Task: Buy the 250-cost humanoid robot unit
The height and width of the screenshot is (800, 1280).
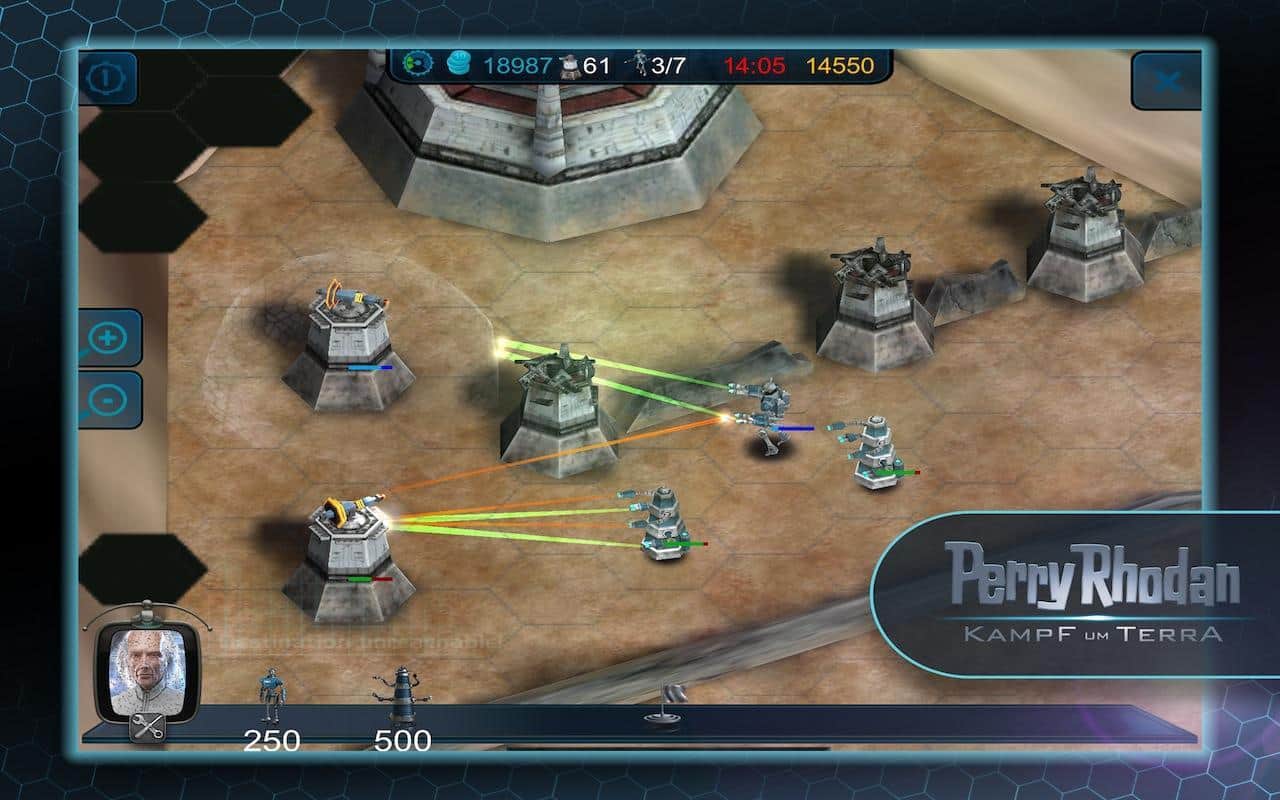Action: (268, 696)
